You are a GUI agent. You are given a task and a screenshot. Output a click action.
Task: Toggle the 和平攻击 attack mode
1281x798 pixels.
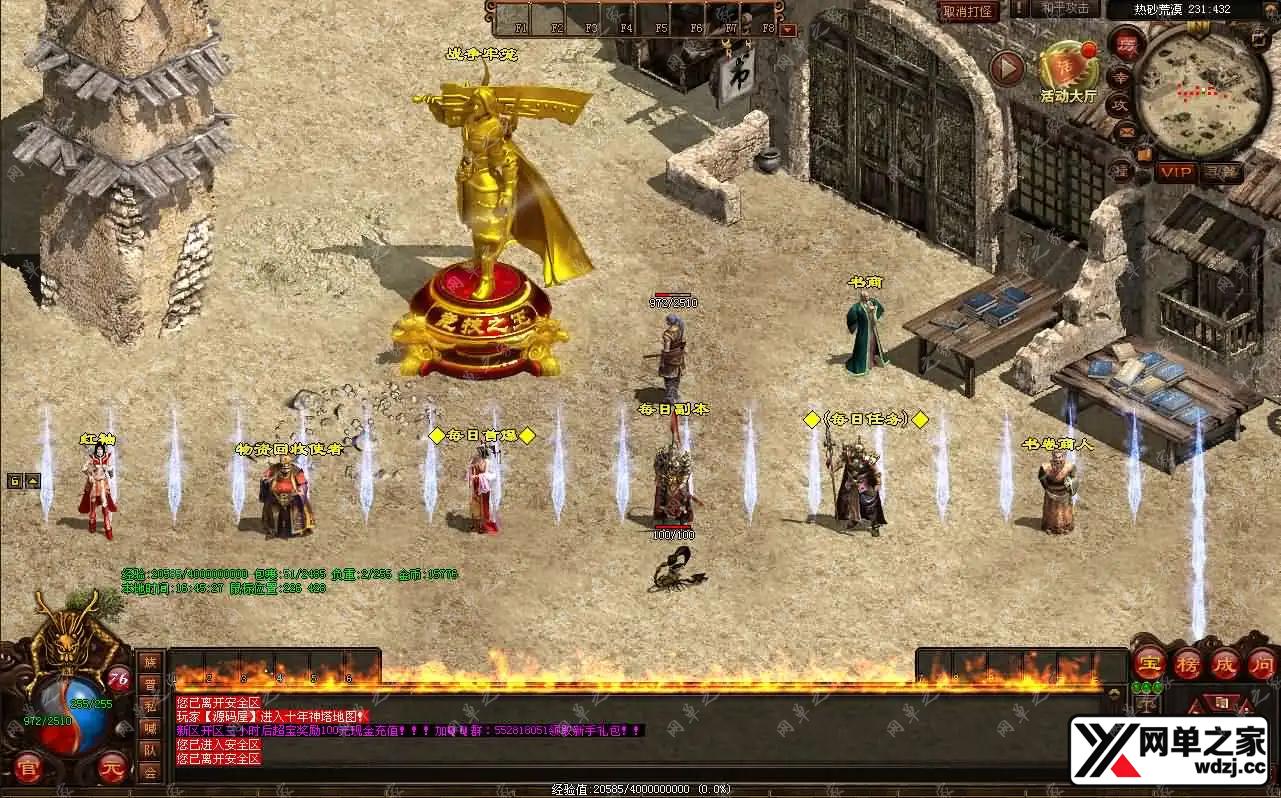1064,9
